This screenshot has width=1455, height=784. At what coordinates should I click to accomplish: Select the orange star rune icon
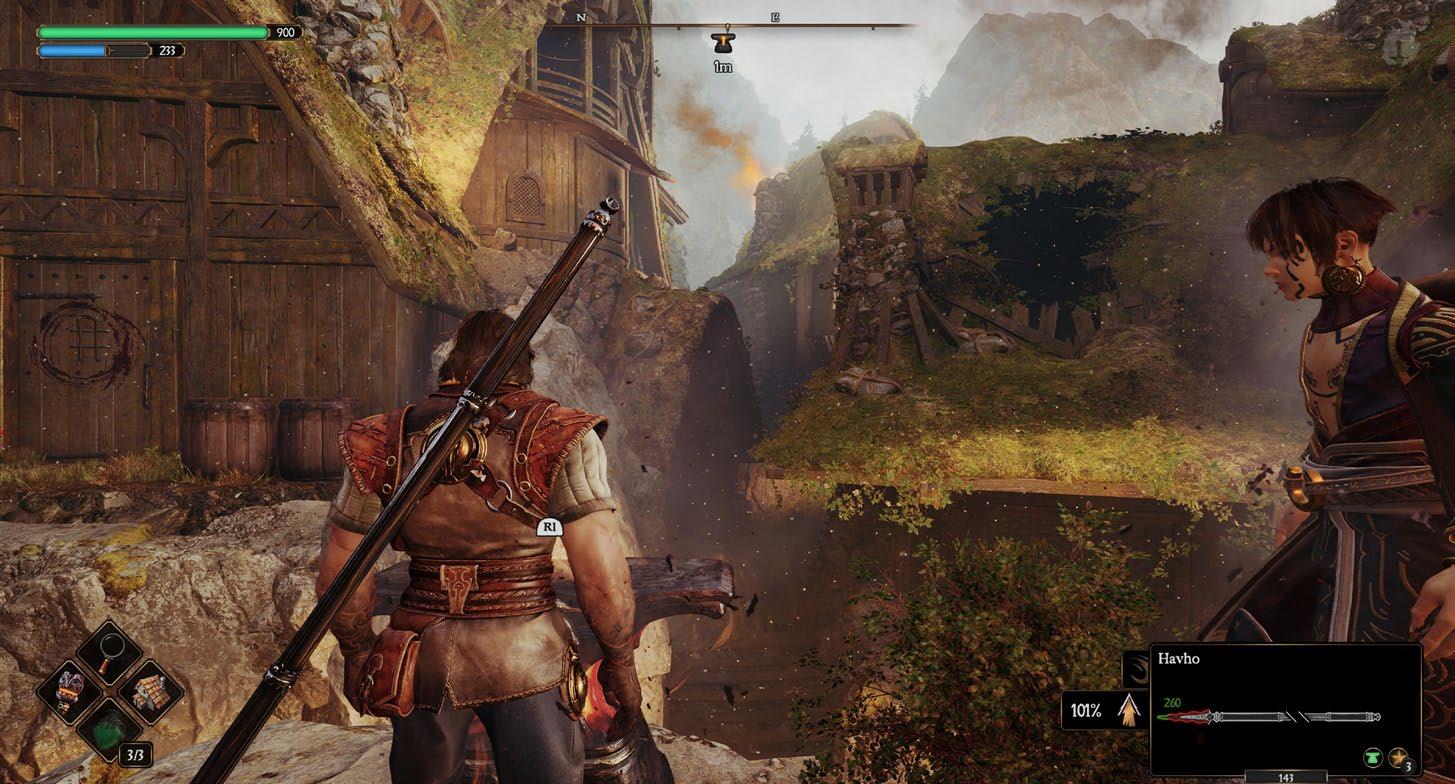[1397, 758]
